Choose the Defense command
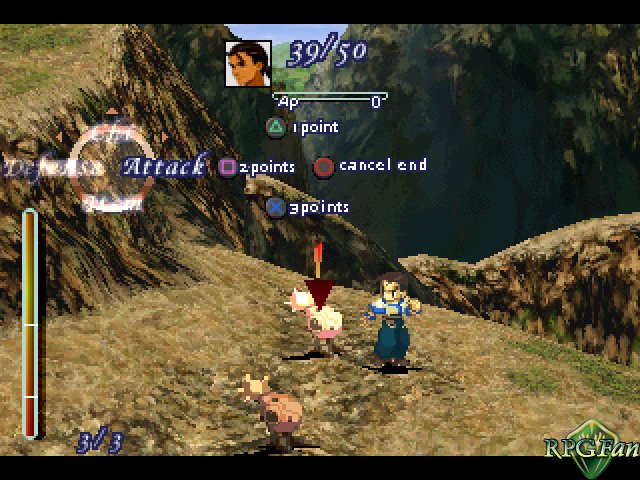This screenshot has height=480, width=640. point(53,167)
